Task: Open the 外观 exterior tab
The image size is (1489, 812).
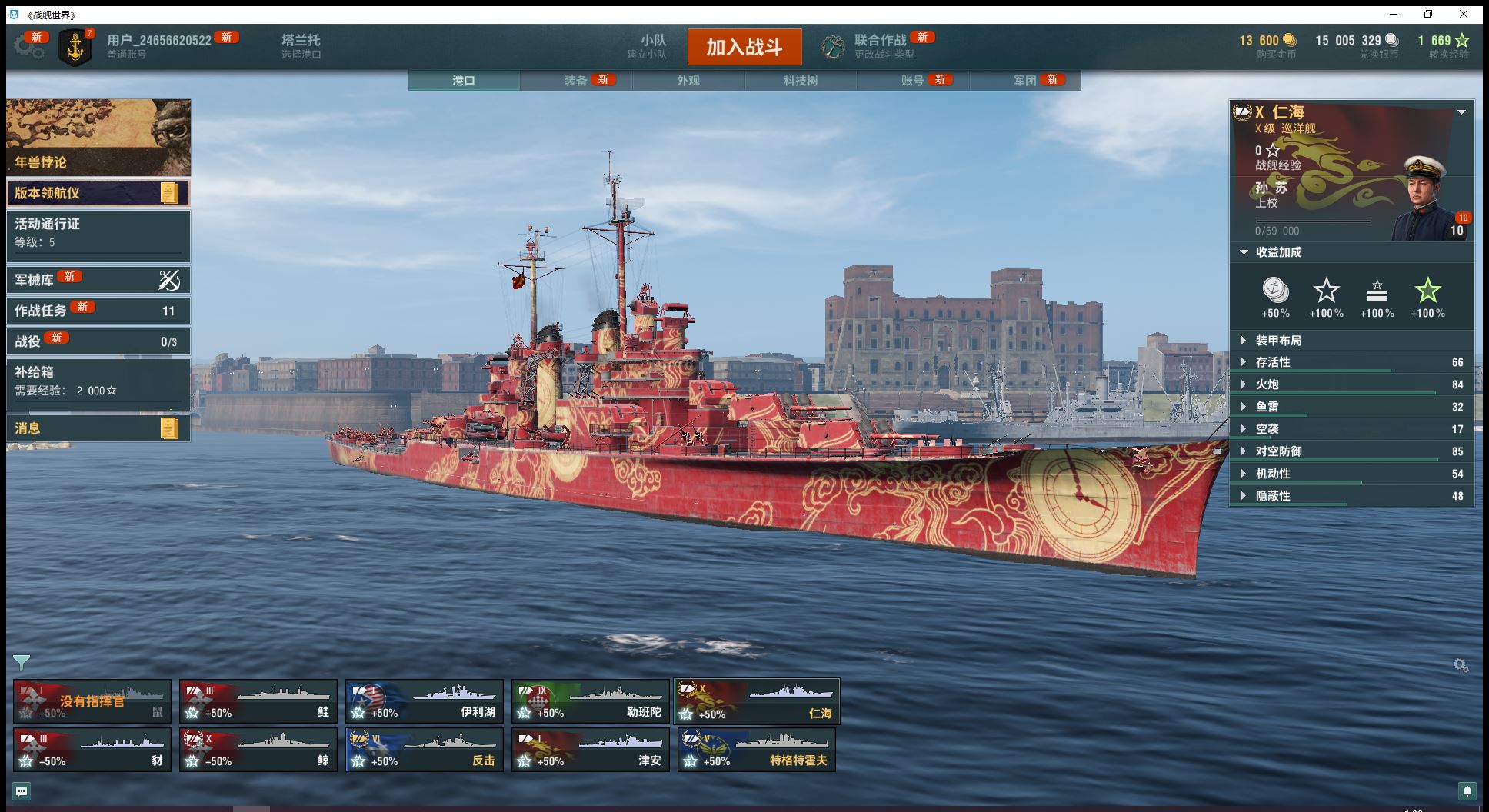Action: (688, 81)
